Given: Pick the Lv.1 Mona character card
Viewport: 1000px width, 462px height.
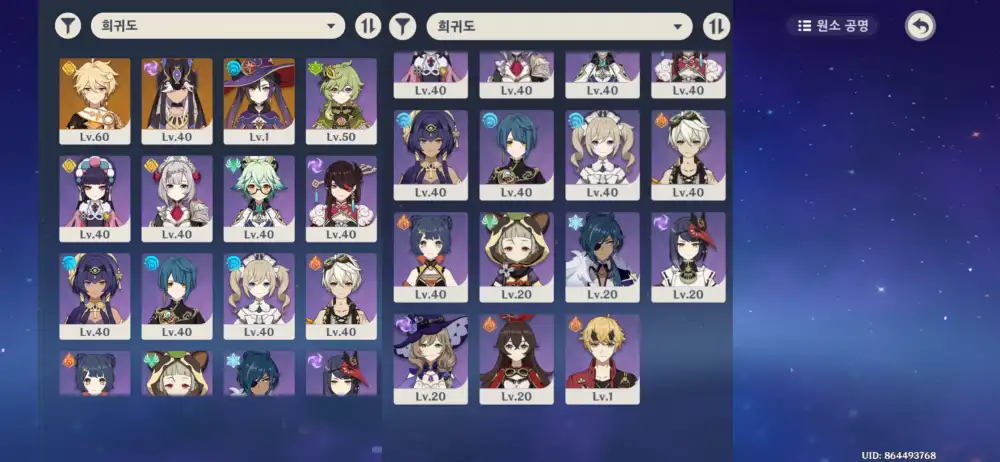Looking at the screenshot, I should (259, 100).
